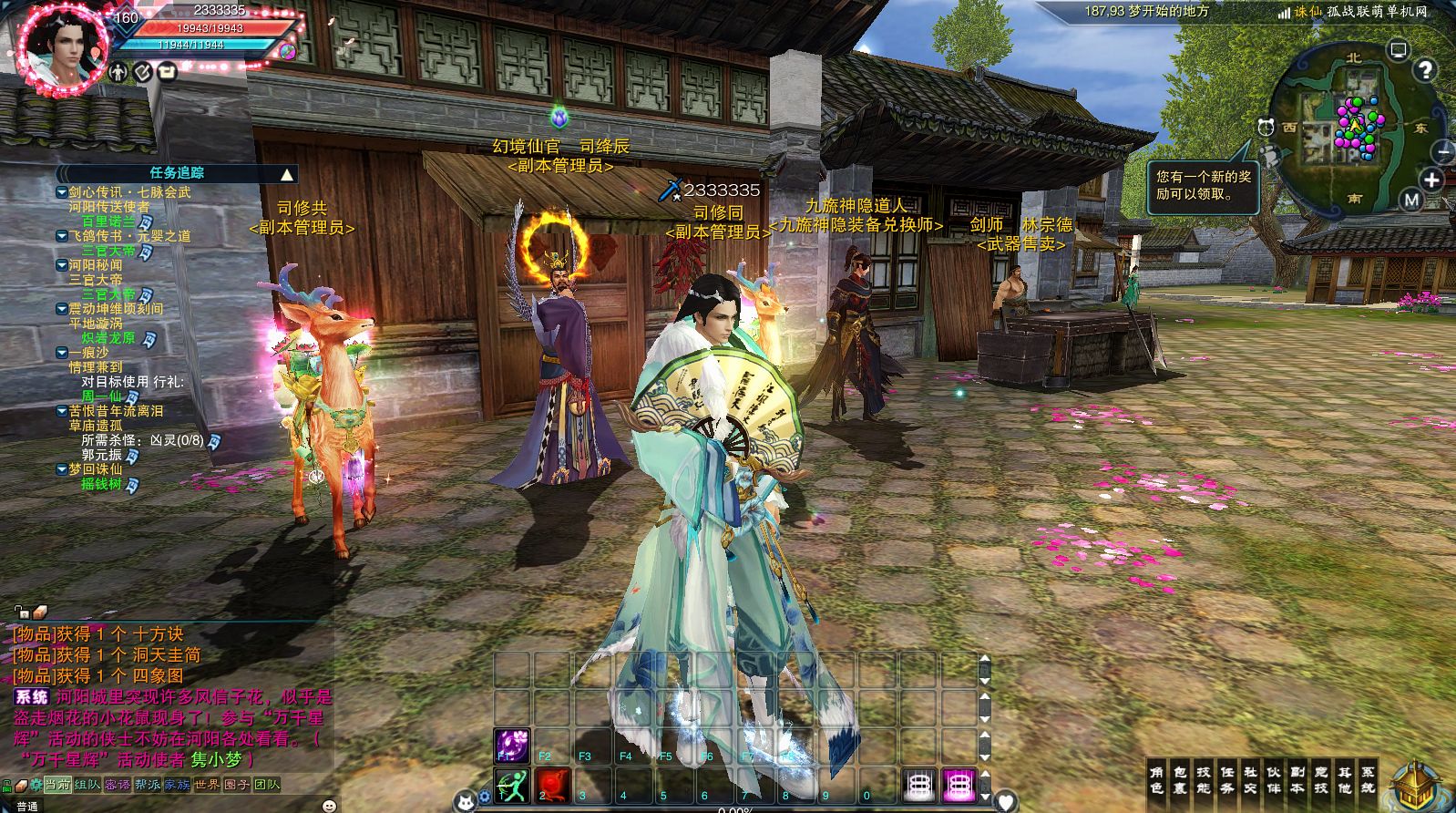The height and width of the screenshot is (813, 1456).
Task: Open the 帮派 (Guild) chat tab
Action: pyautogui.click(x=148, y=785)
